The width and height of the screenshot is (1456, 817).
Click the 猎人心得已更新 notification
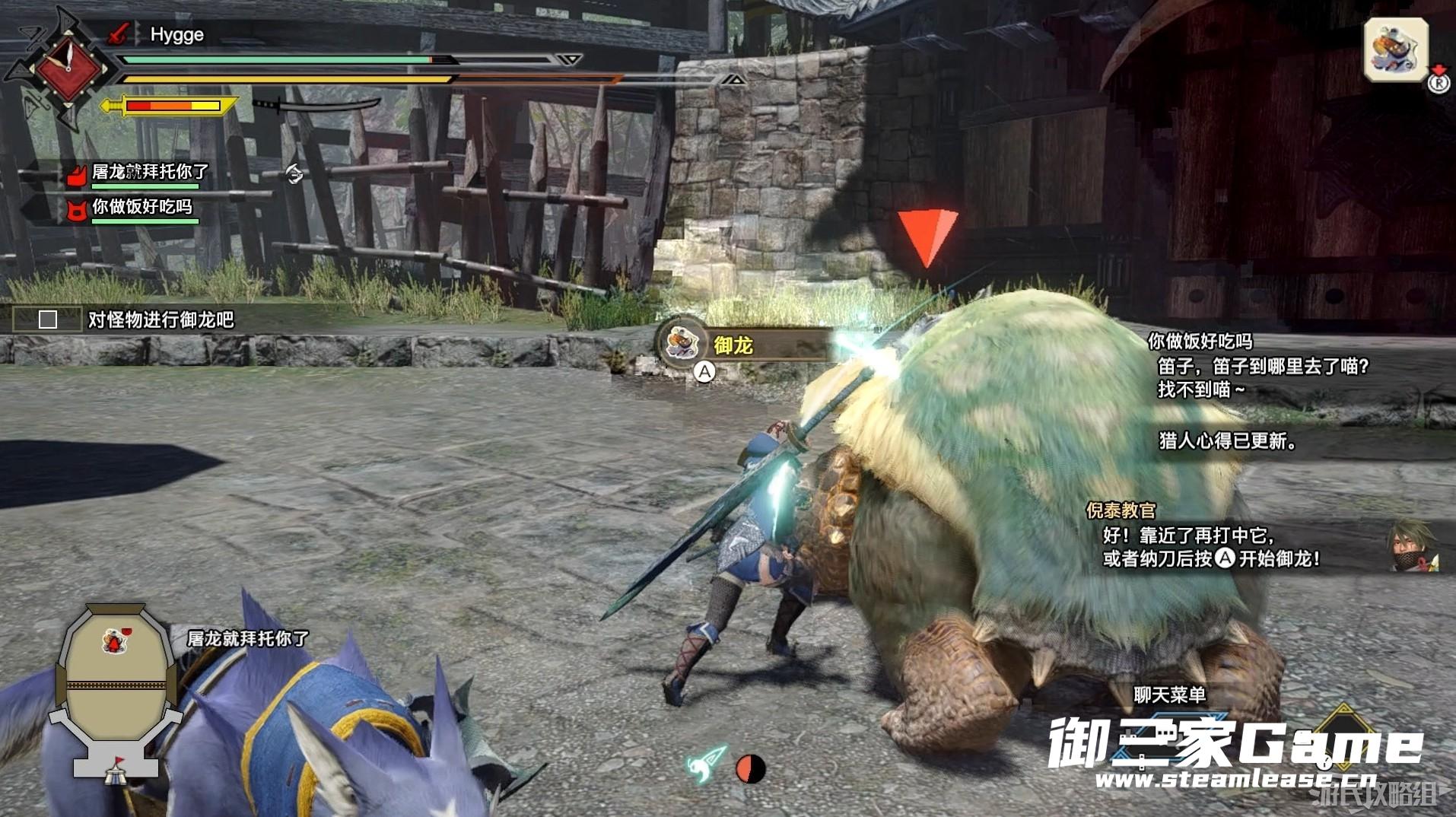[1226, 440]
